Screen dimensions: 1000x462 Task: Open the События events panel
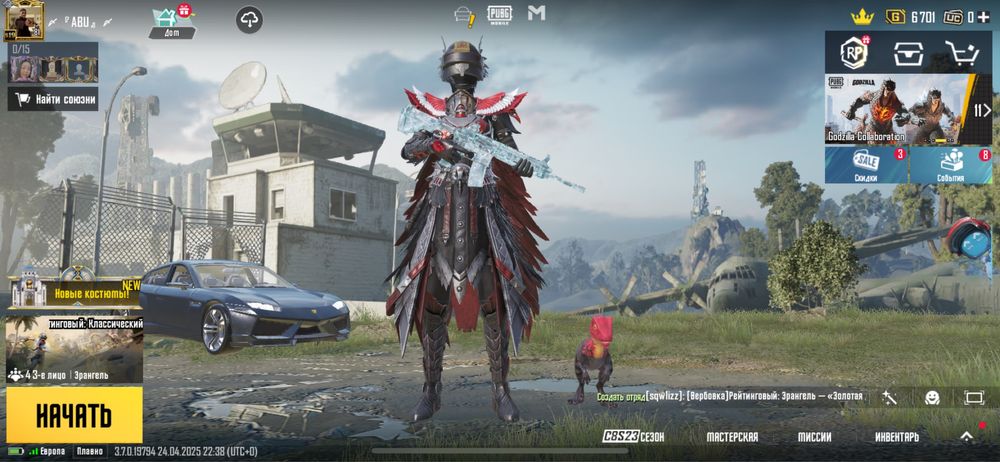(x=951, y=166)
